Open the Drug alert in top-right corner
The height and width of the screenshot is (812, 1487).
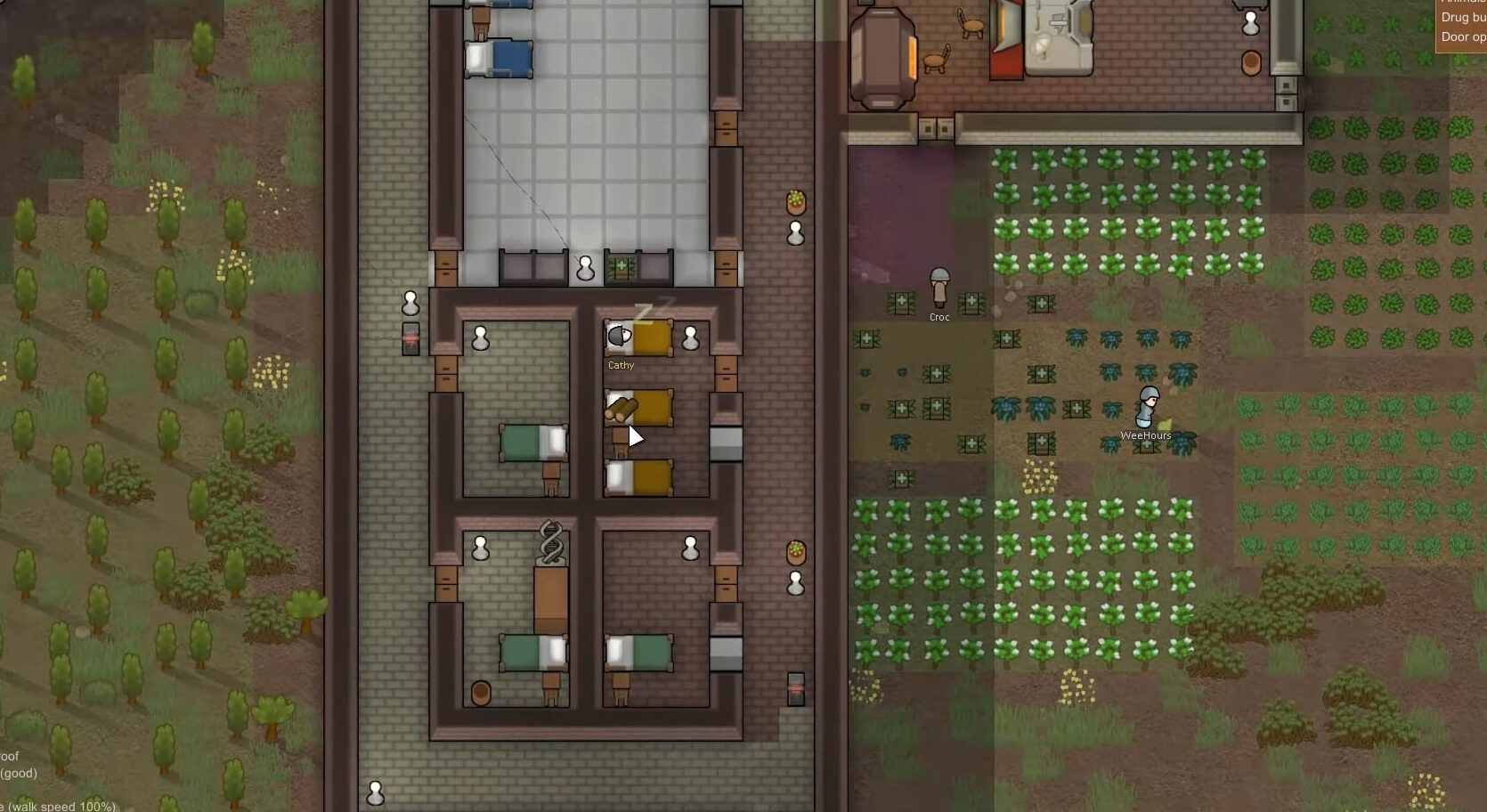[1463, 18]
